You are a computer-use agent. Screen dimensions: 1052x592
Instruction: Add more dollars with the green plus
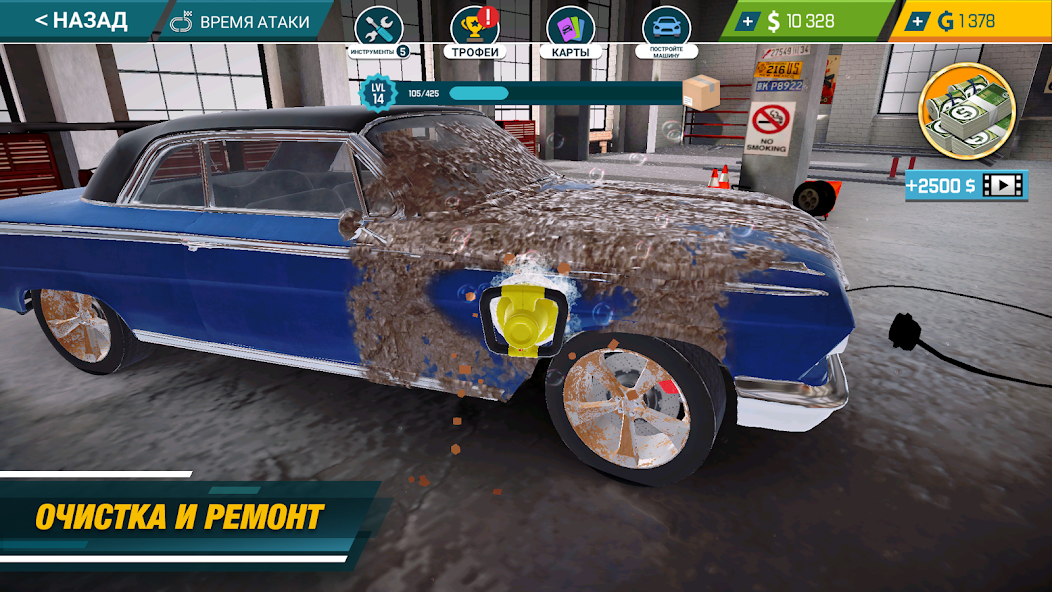pos(747,21)
